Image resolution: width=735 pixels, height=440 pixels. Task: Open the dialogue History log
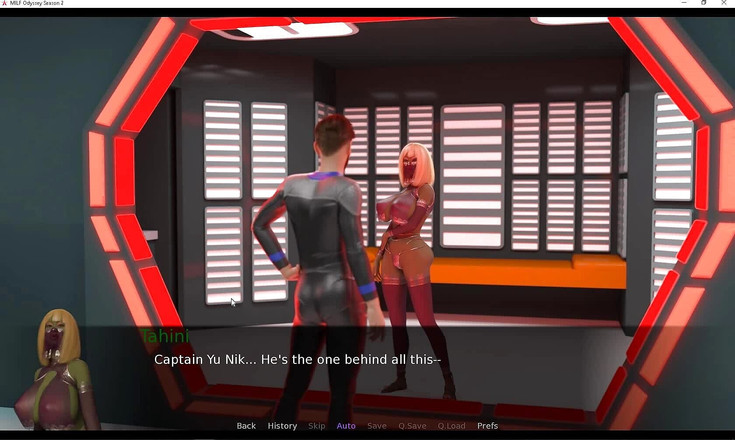(282, 426)
